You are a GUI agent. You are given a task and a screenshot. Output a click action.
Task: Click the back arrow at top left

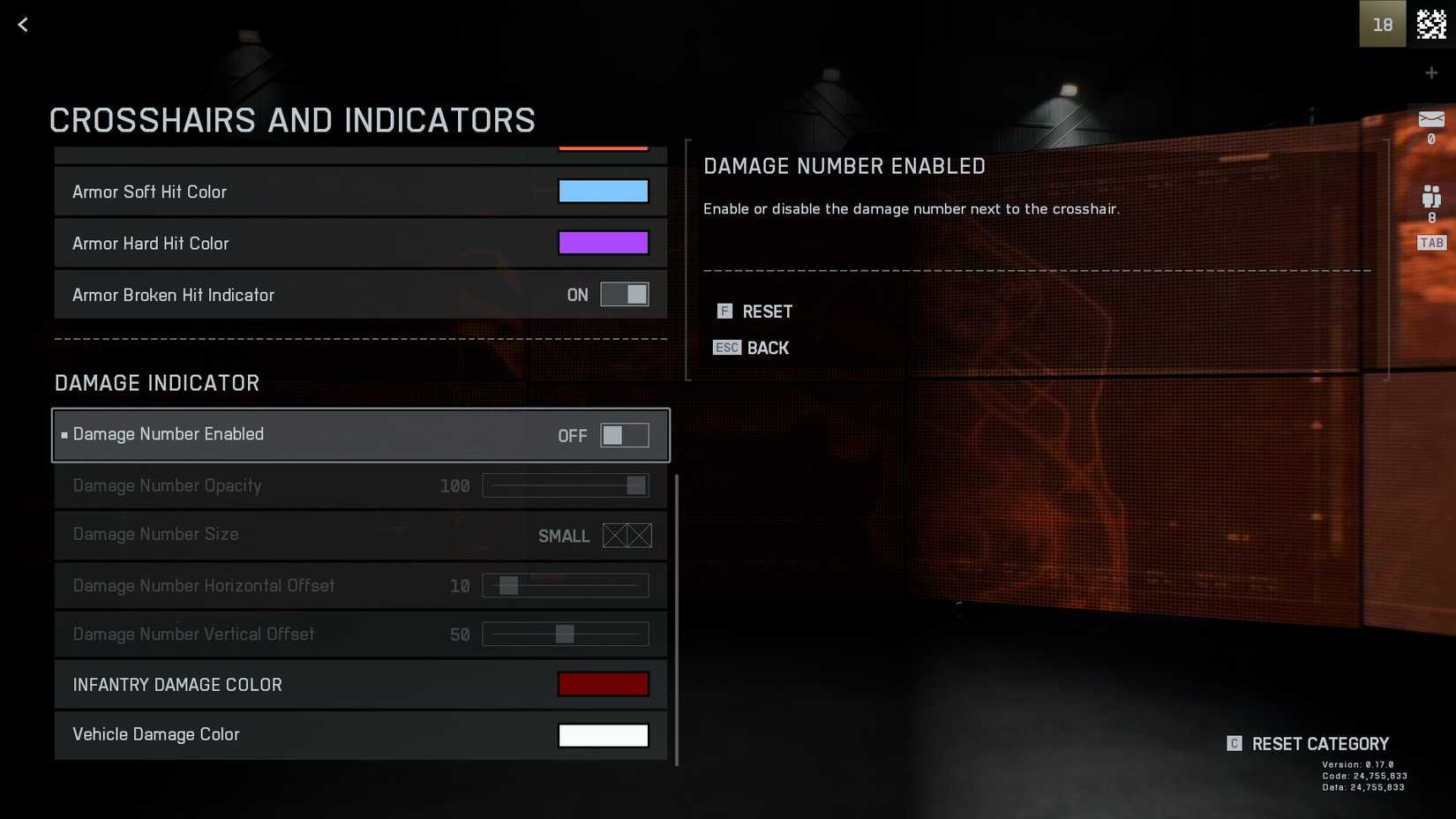(x=22, y=24)
